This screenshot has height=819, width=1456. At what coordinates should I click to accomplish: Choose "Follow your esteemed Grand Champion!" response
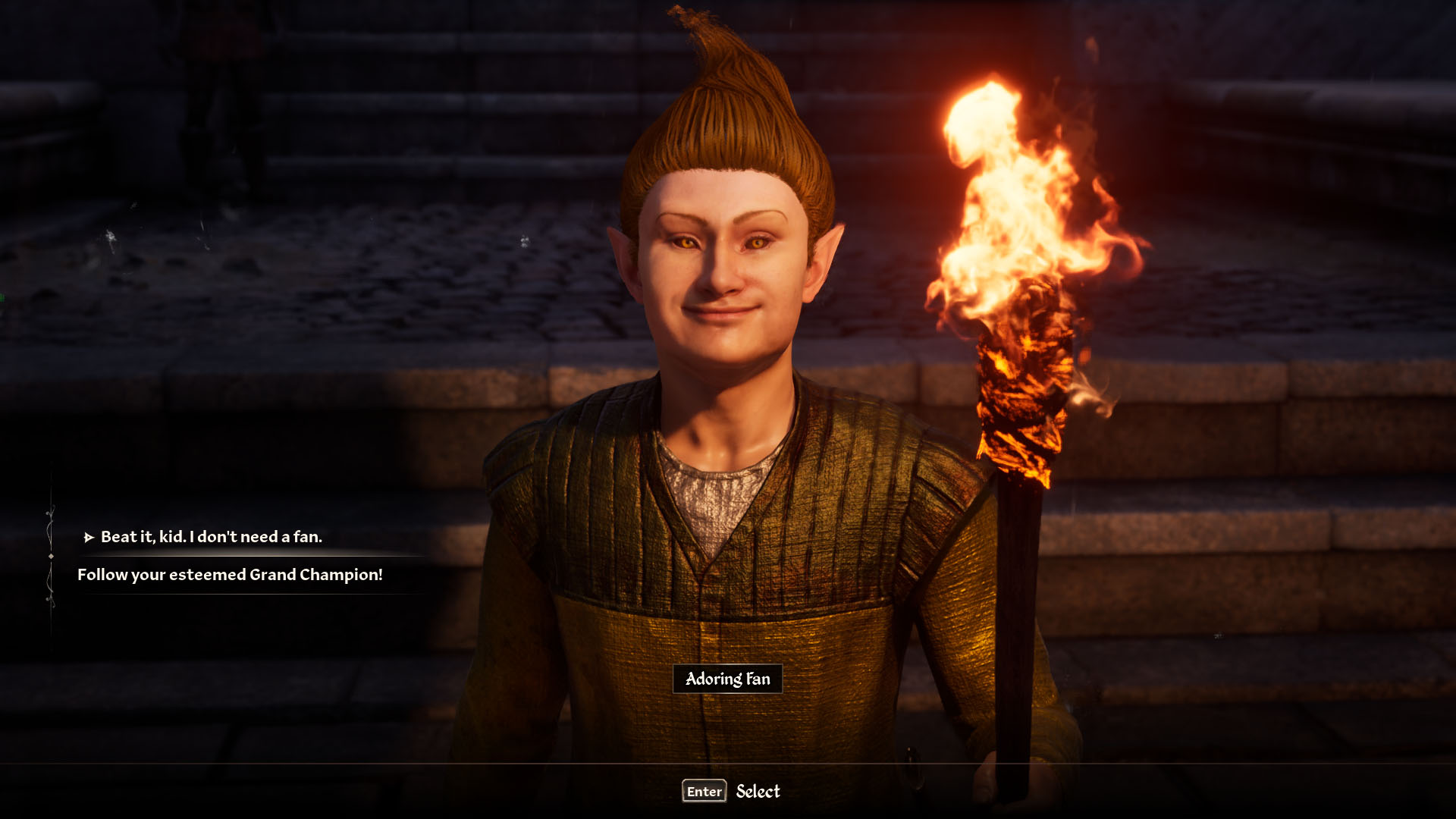click(230, 576)
